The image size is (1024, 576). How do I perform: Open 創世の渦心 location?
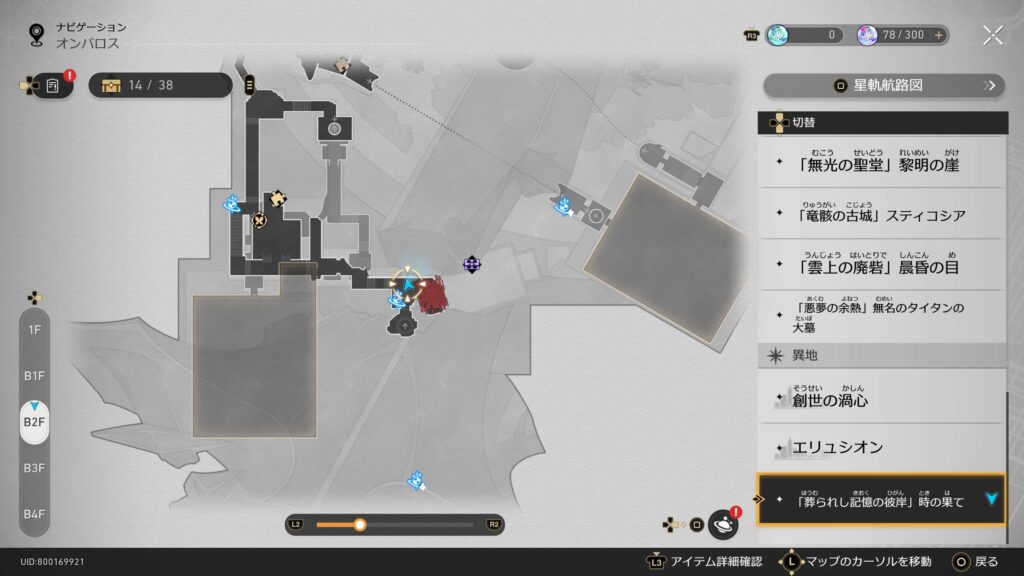click(x=882, y=399)
